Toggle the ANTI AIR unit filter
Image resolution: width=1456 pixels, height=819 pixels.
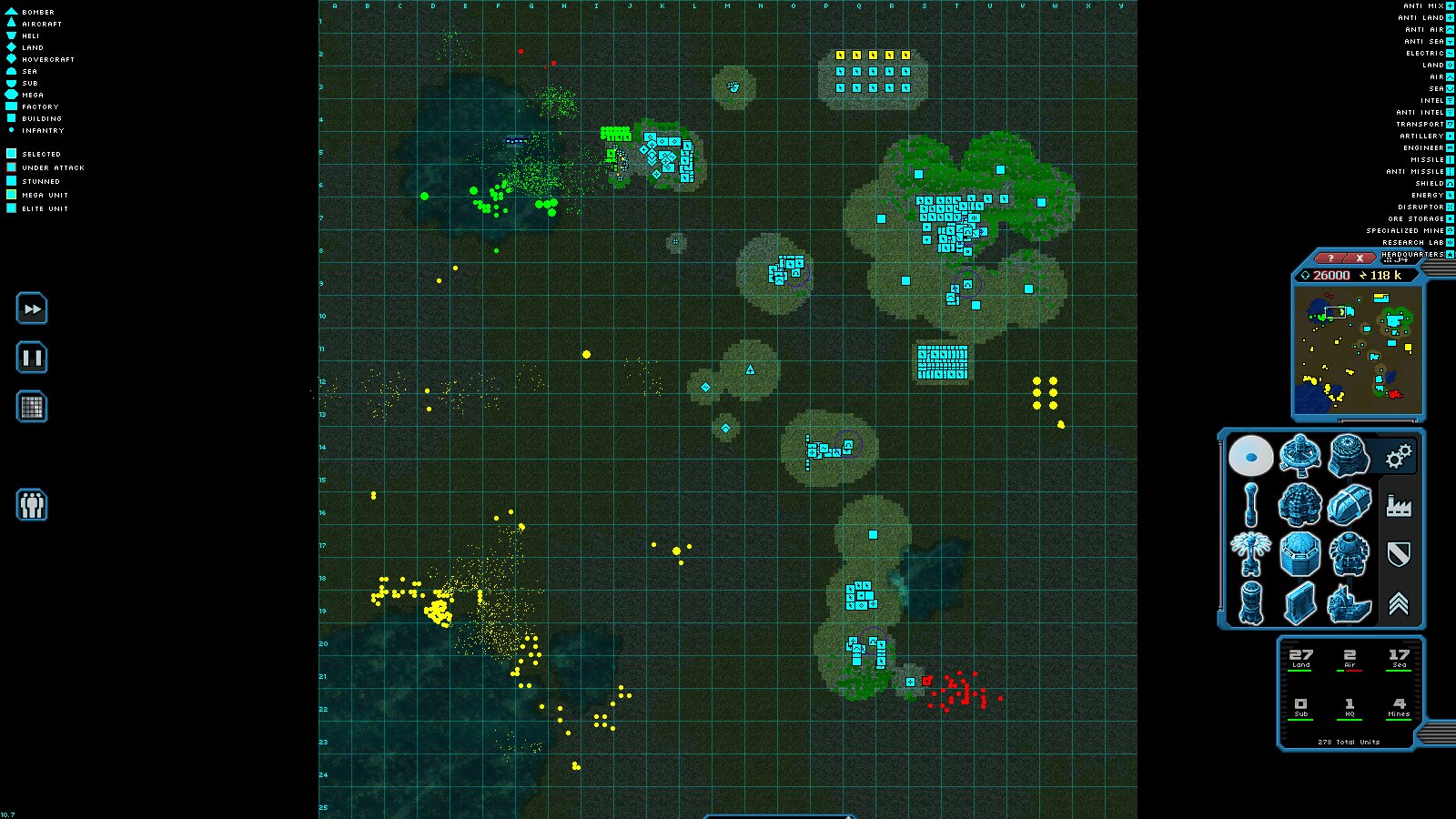pyautogui.click(x=1421, y=29)
